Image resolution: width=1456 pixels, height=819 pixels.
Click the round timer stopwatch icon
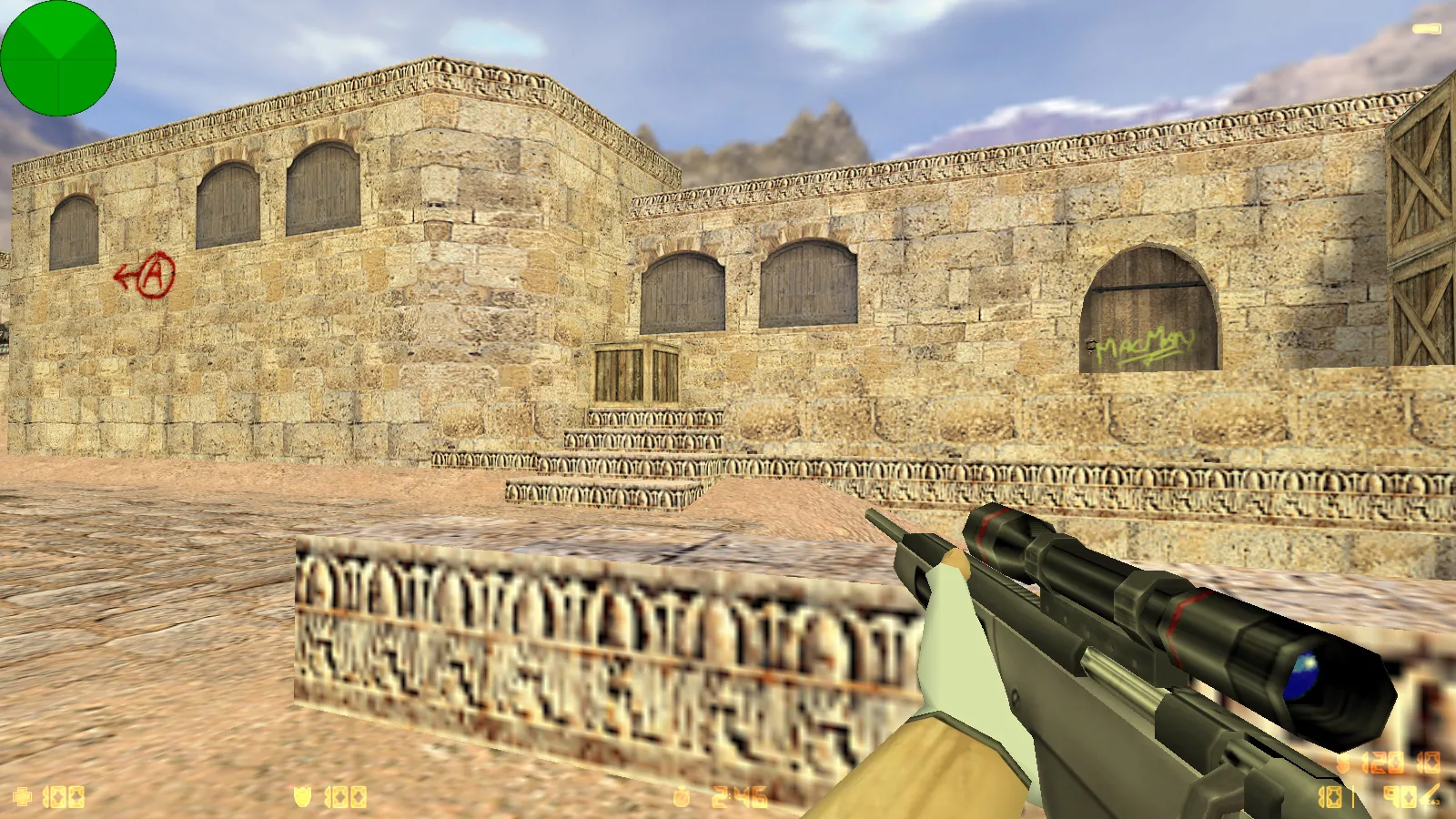pos(682,798)
